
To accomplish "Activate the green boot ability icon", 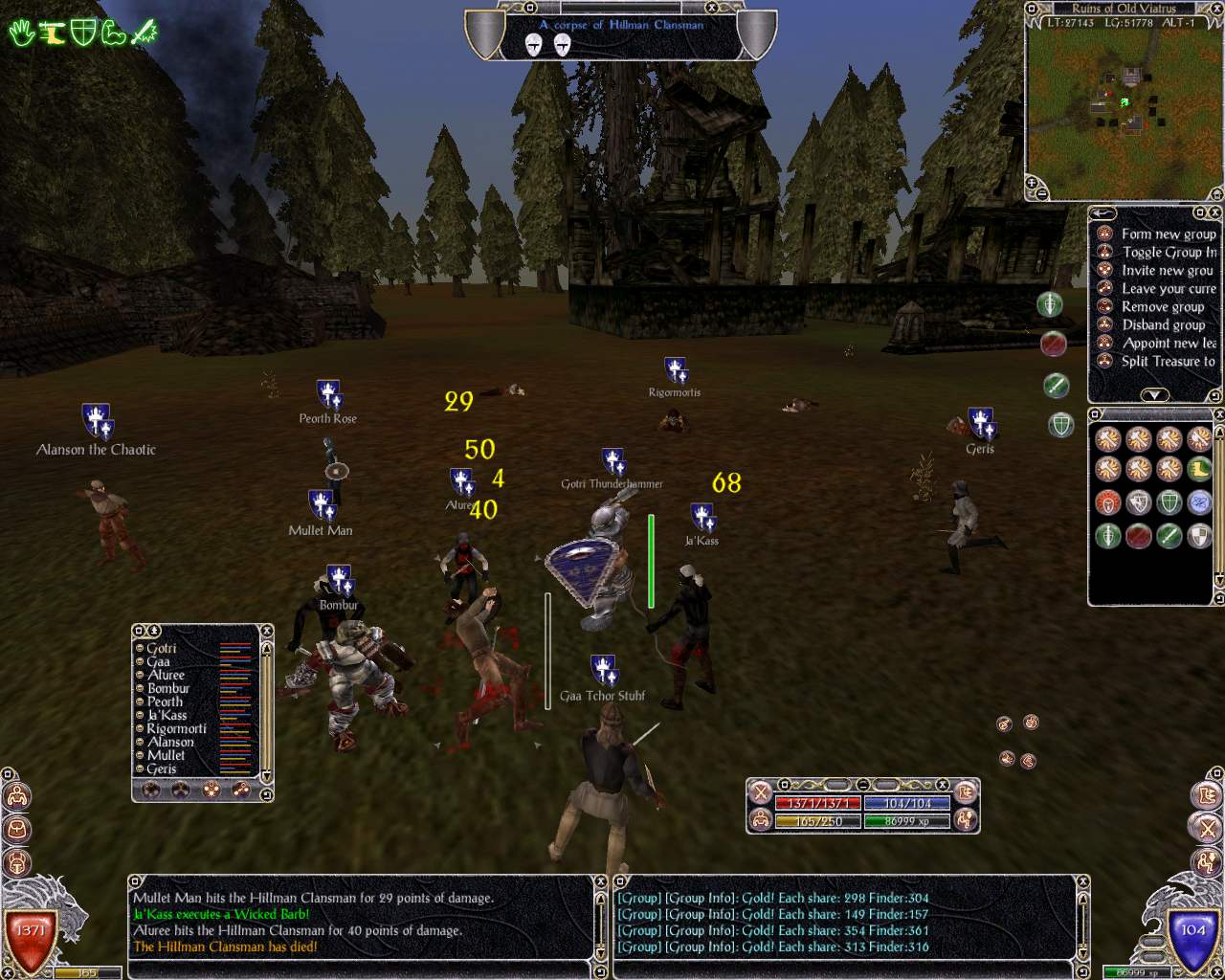I will pyautogui.click(x=1199, y=470).
